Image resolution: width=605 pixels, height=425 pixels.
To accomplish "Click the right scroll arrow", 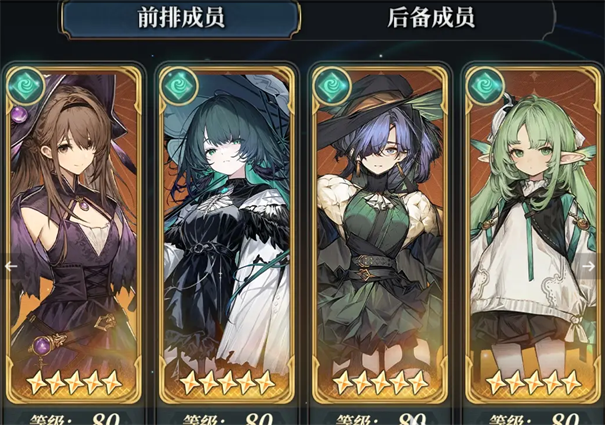I will [x=591, y=266].
